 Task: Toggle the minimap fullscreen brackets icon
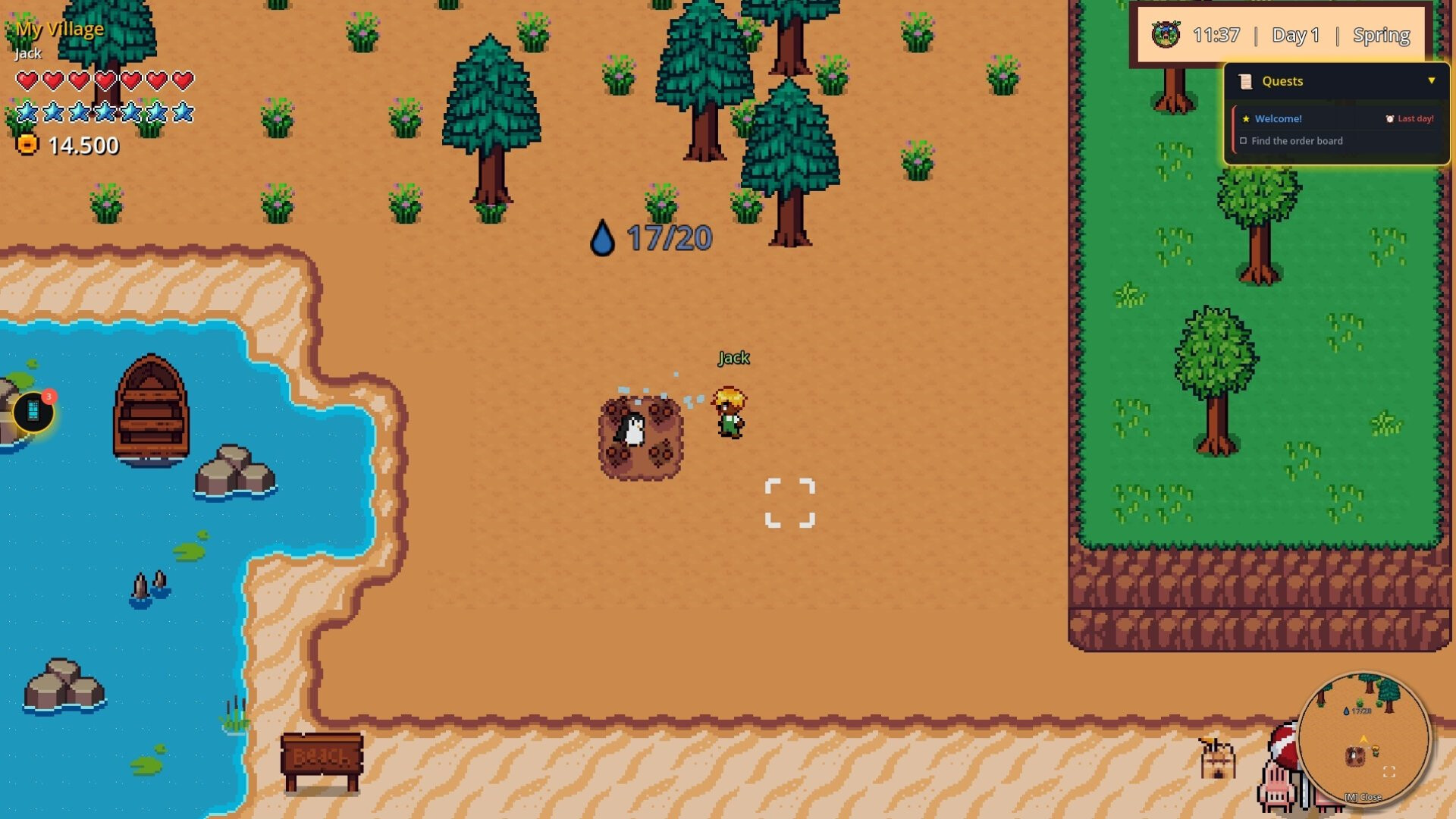click(1389, 773)
